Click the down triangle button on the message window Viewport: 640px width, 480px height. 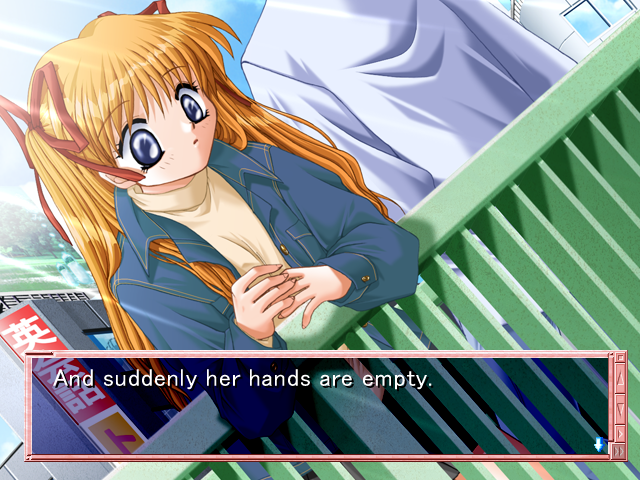tap(620, 408)
